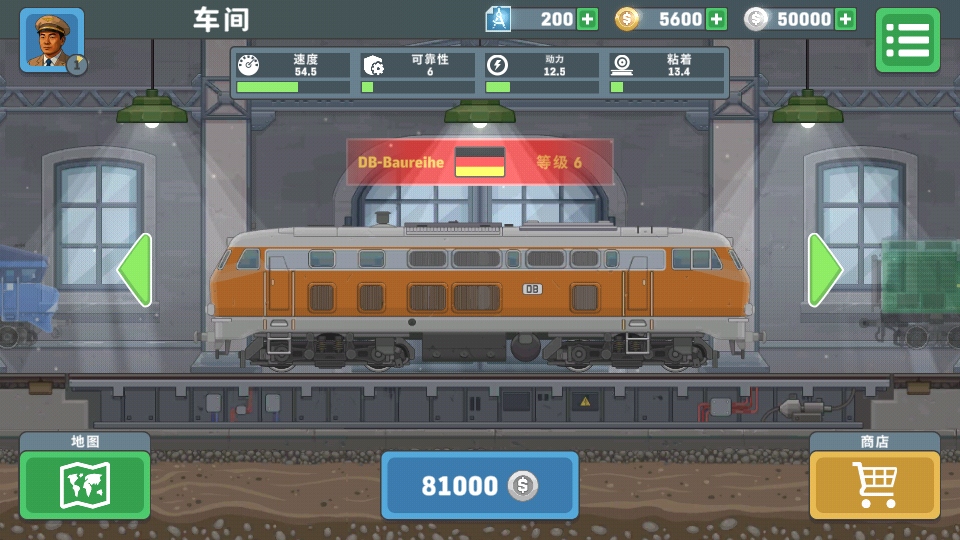This screenshot has width=960, height=540.
Task: Open the player profile portrait
Action: coord(52,40)
